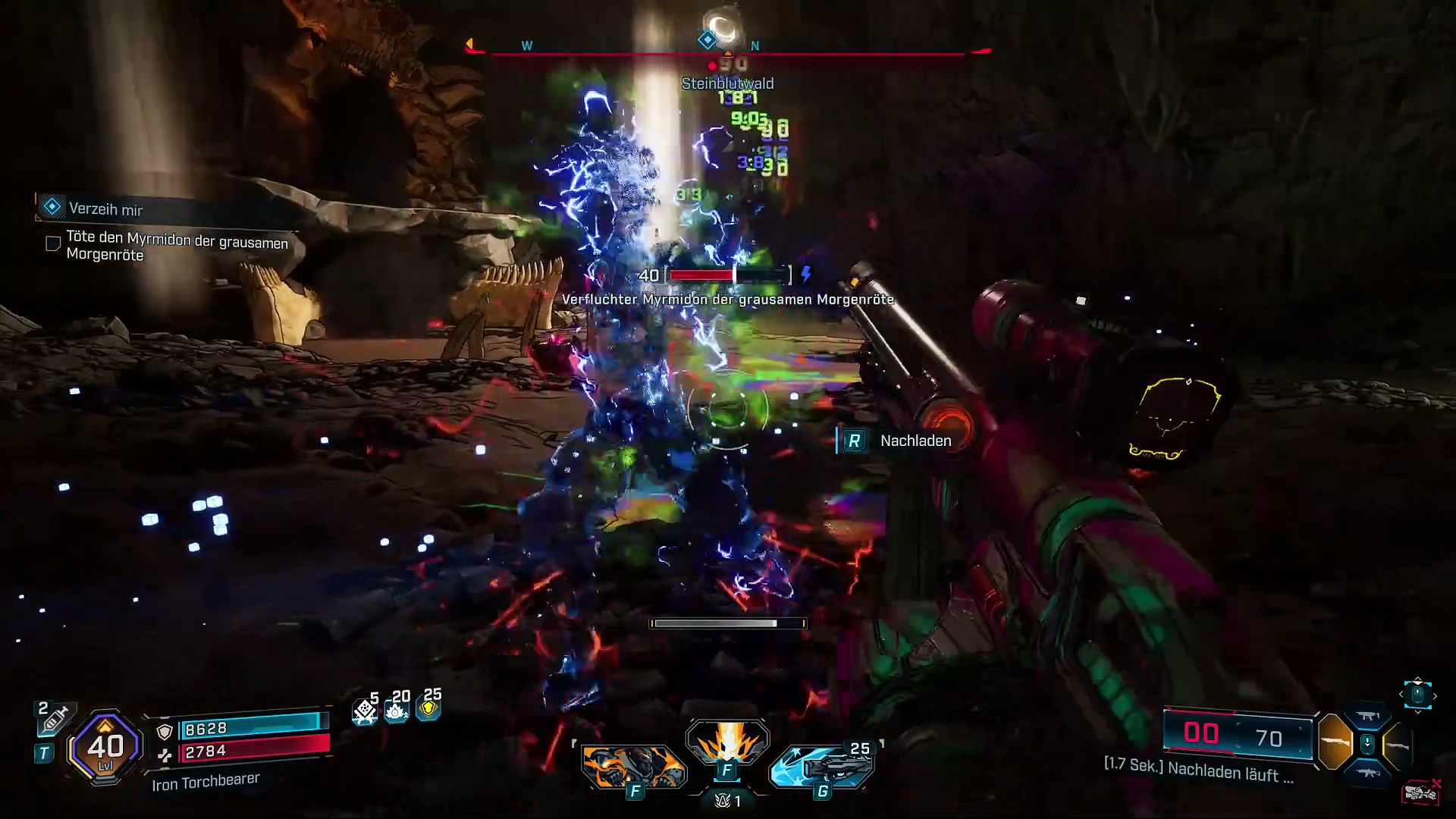Click the red vehicle-unavailable icon
Screen dimensions: 1456x819
[x=1421, y=792]
